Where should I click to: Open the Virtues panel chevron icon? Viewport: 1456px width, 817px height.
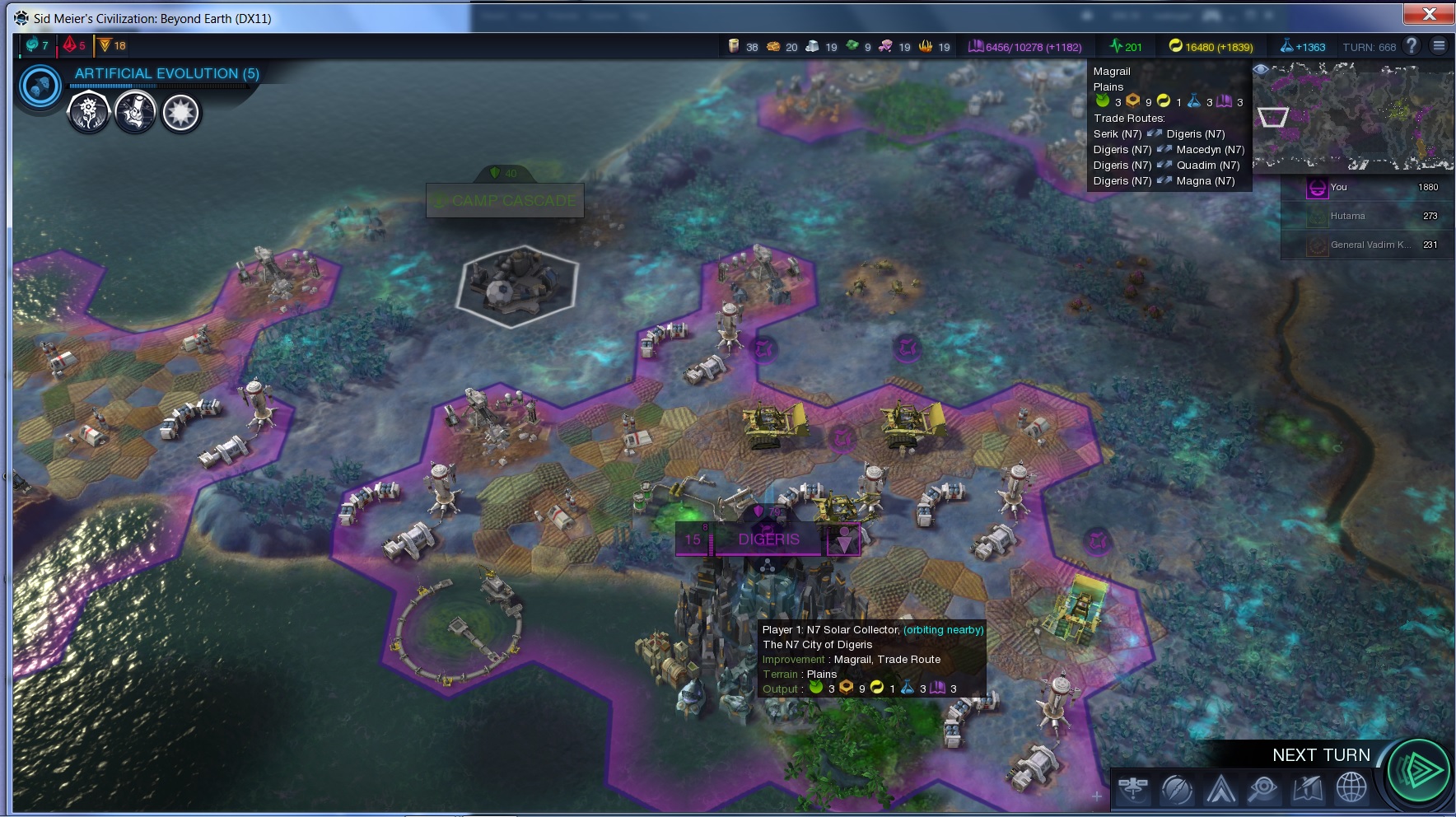click(x=1220, y=789)
